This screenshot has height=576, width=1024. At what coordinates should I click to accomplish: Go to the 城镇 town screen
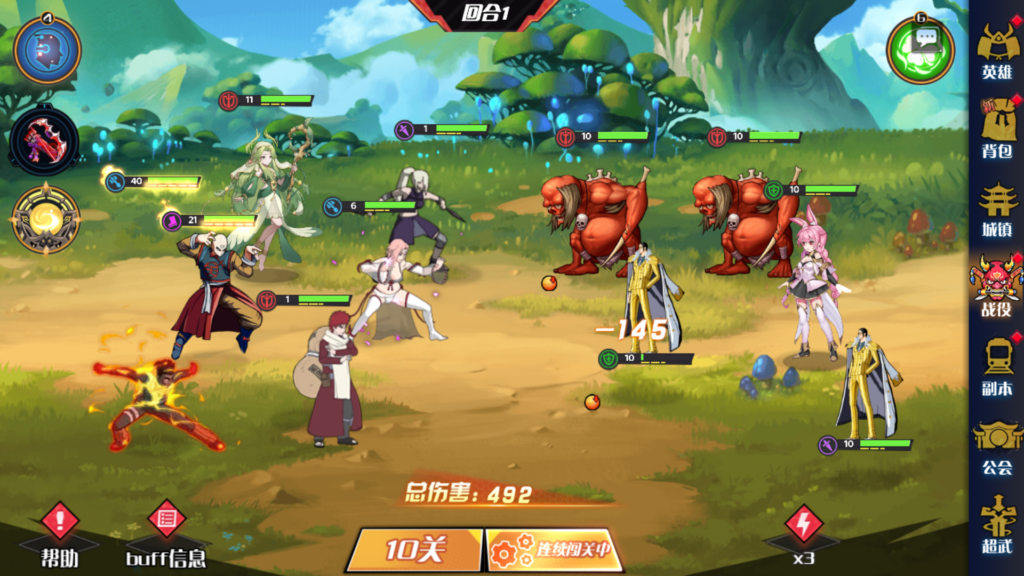tap(996, 208)
